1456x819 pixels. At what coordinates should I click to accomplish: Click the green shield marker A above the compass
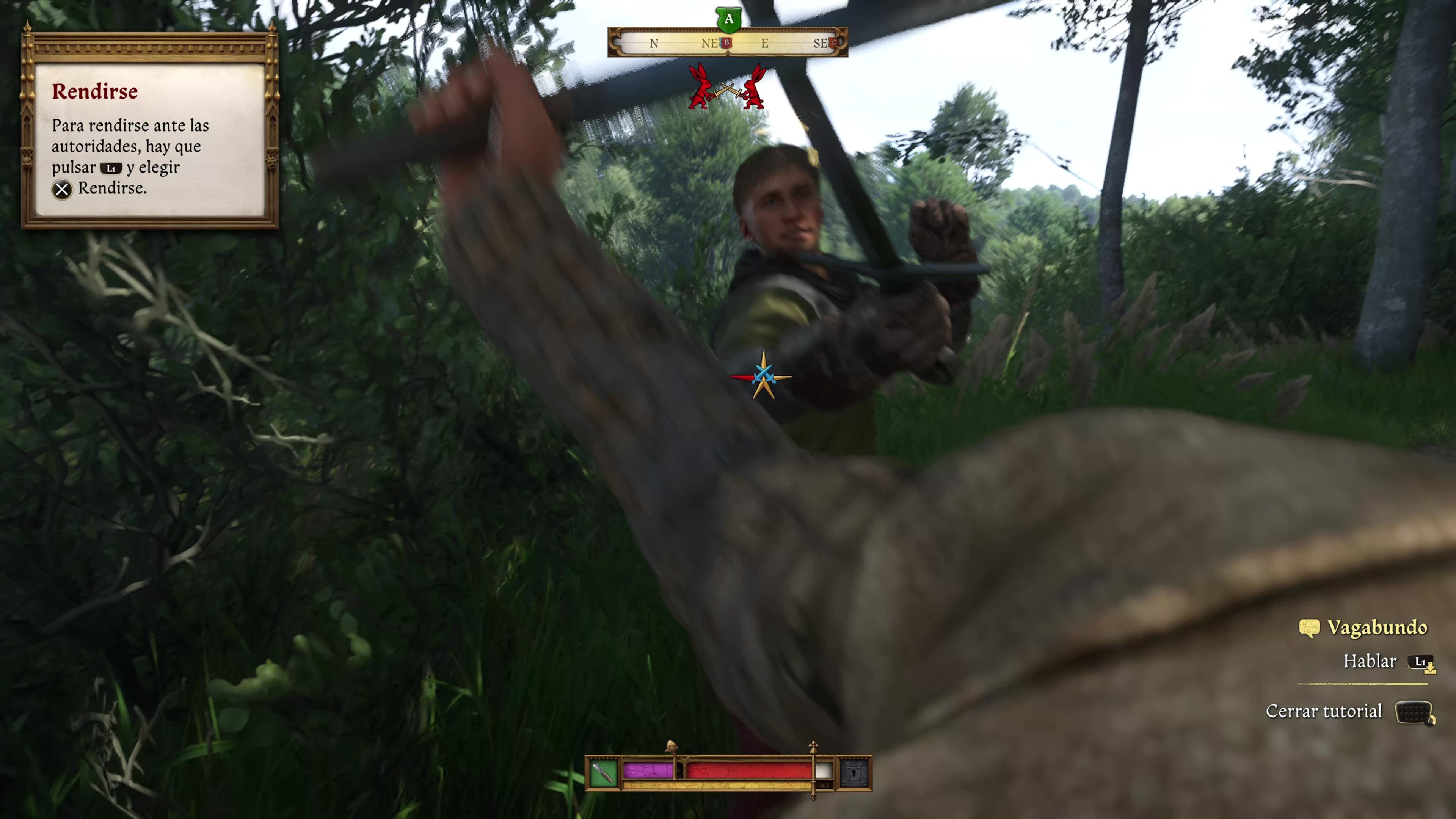(728, 20)
